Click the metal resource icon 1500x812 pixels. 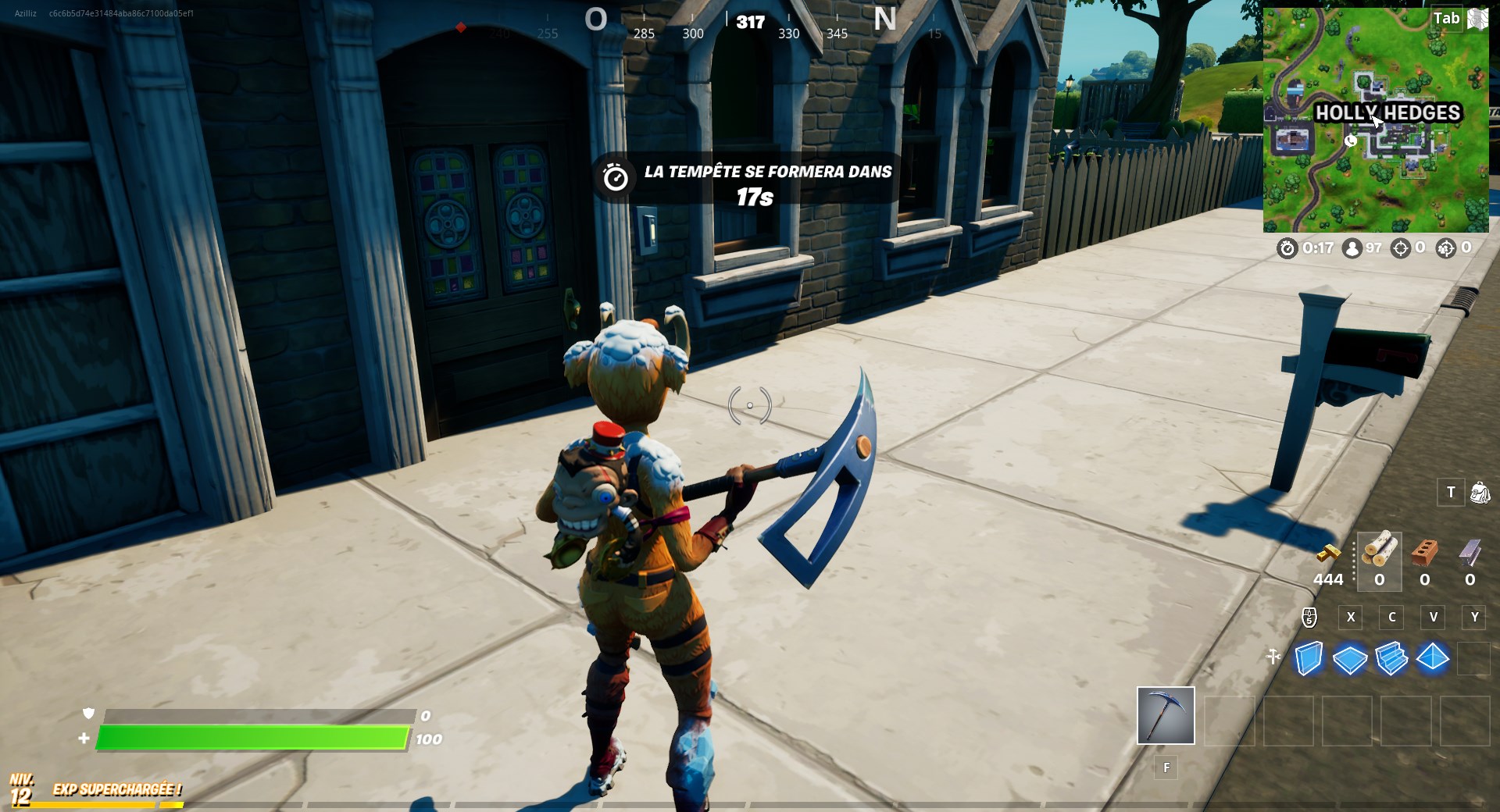coord(1468,552)
